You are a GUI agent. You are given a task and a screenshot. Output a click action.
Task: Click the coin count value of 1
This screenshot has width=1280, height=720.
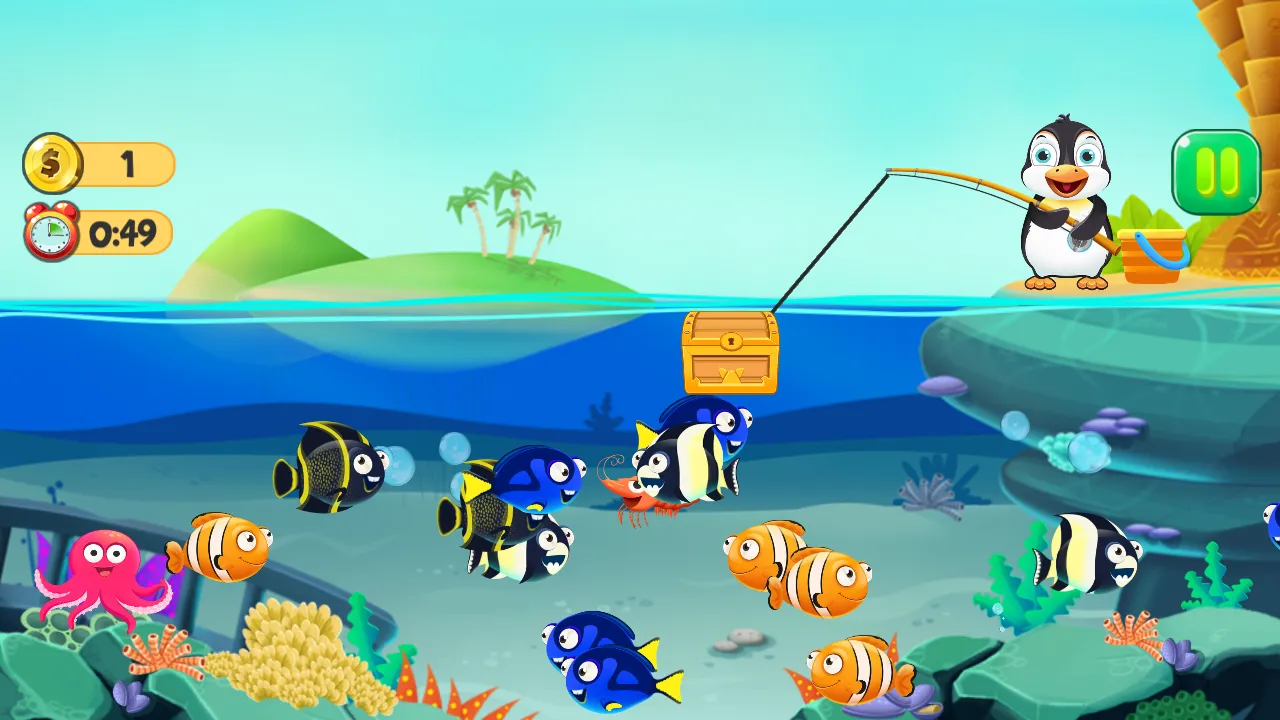(x=130, y=163)
